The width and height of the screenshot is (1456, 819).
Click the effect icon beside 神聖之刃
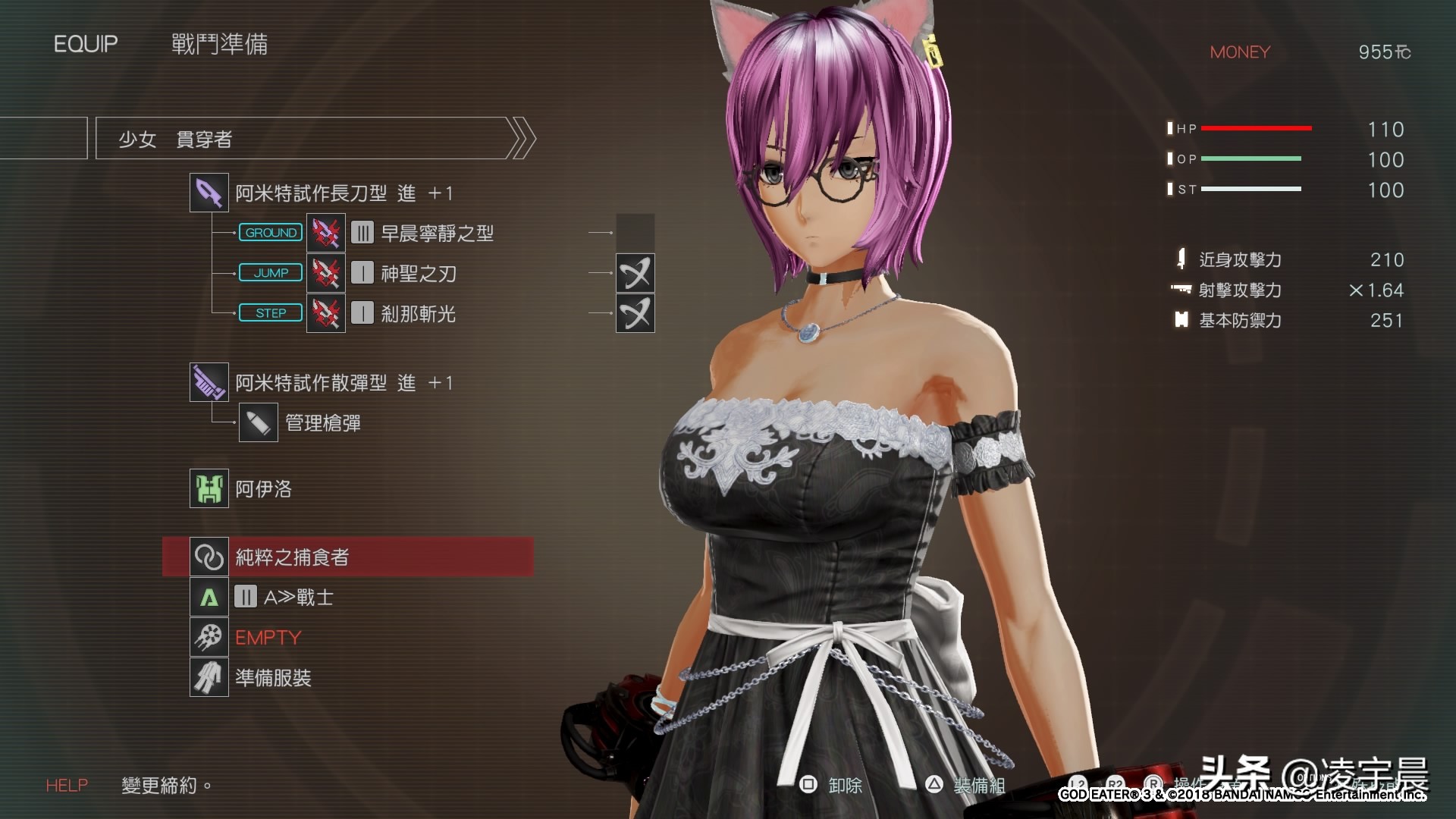[x=635, y=274]
